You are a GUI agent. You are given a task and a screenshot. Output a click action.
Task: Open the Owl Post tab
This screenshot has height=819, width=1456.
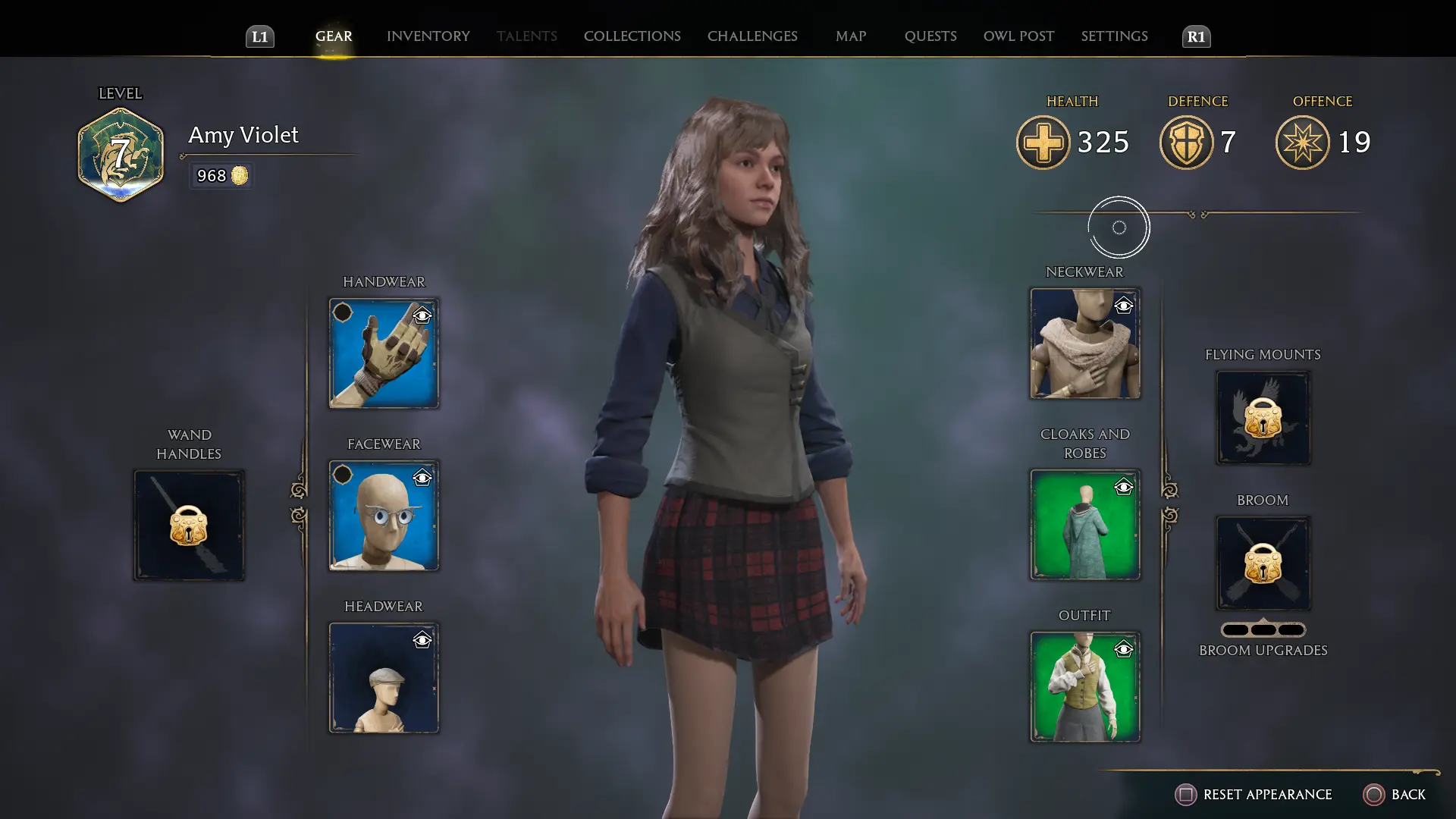pyautogui.click(x=1018, y=36)
